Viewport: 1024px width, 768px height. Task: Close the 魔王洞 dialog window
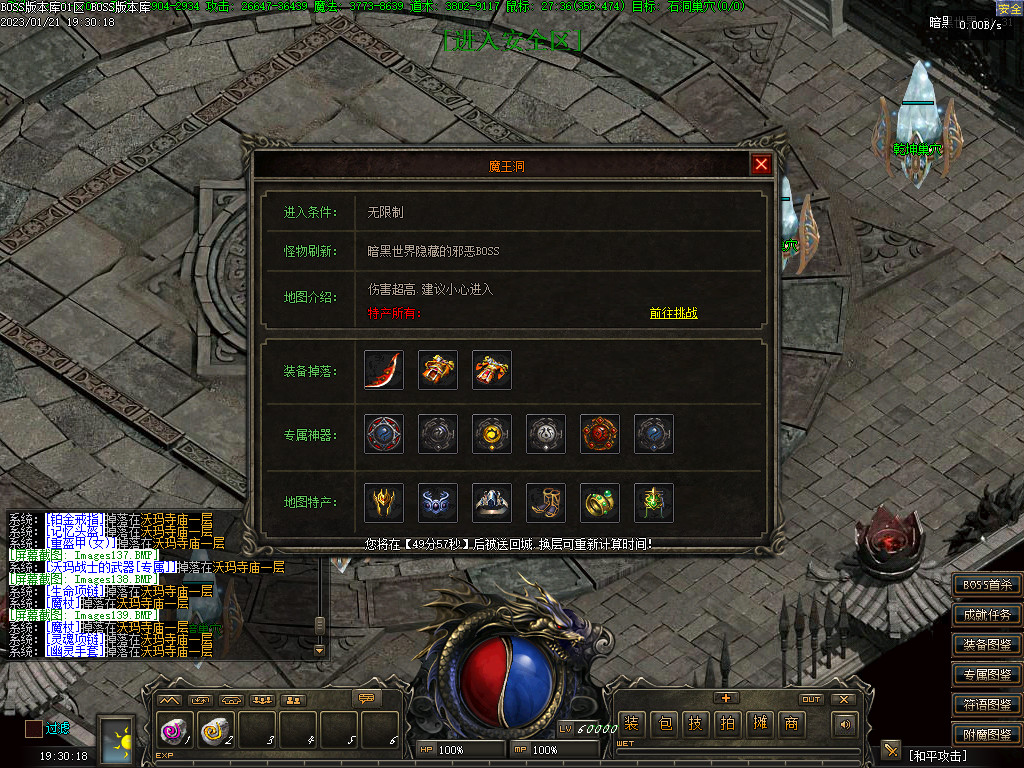click(x=761, y=165)
